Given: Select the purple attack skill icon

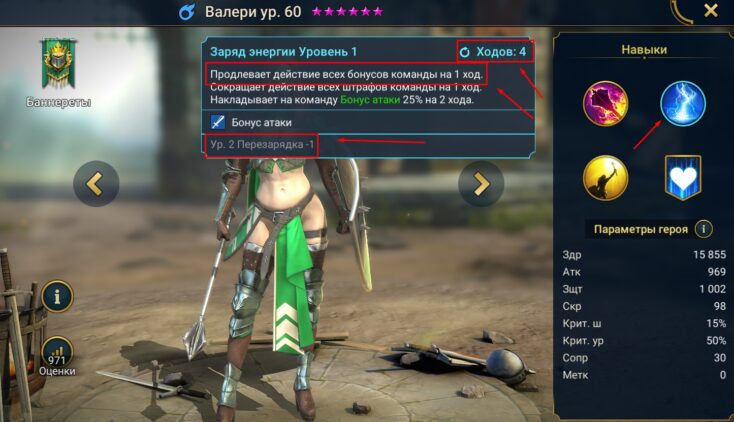Looking at the screenshot, I should point(606,103).
